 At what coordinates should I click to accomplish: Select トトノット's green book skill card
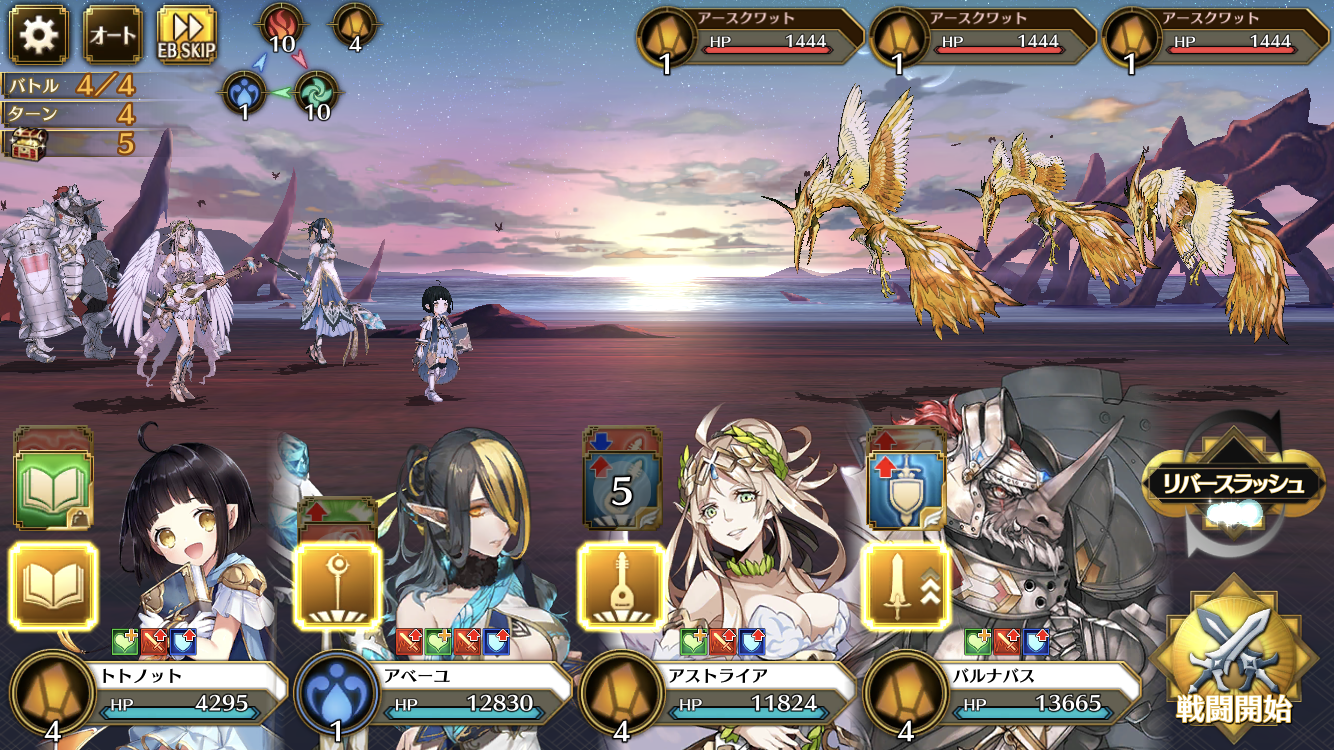tap(53, 486)
